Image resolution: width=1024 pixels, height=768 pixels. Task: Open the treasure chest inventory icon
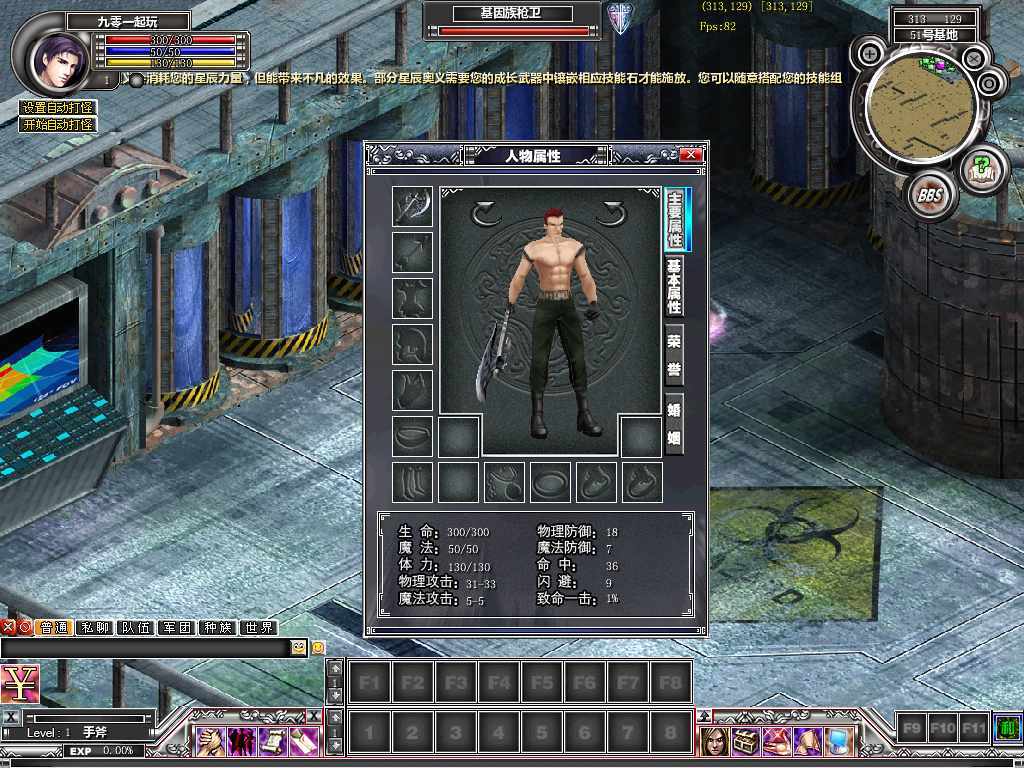[x=745, y=741]
